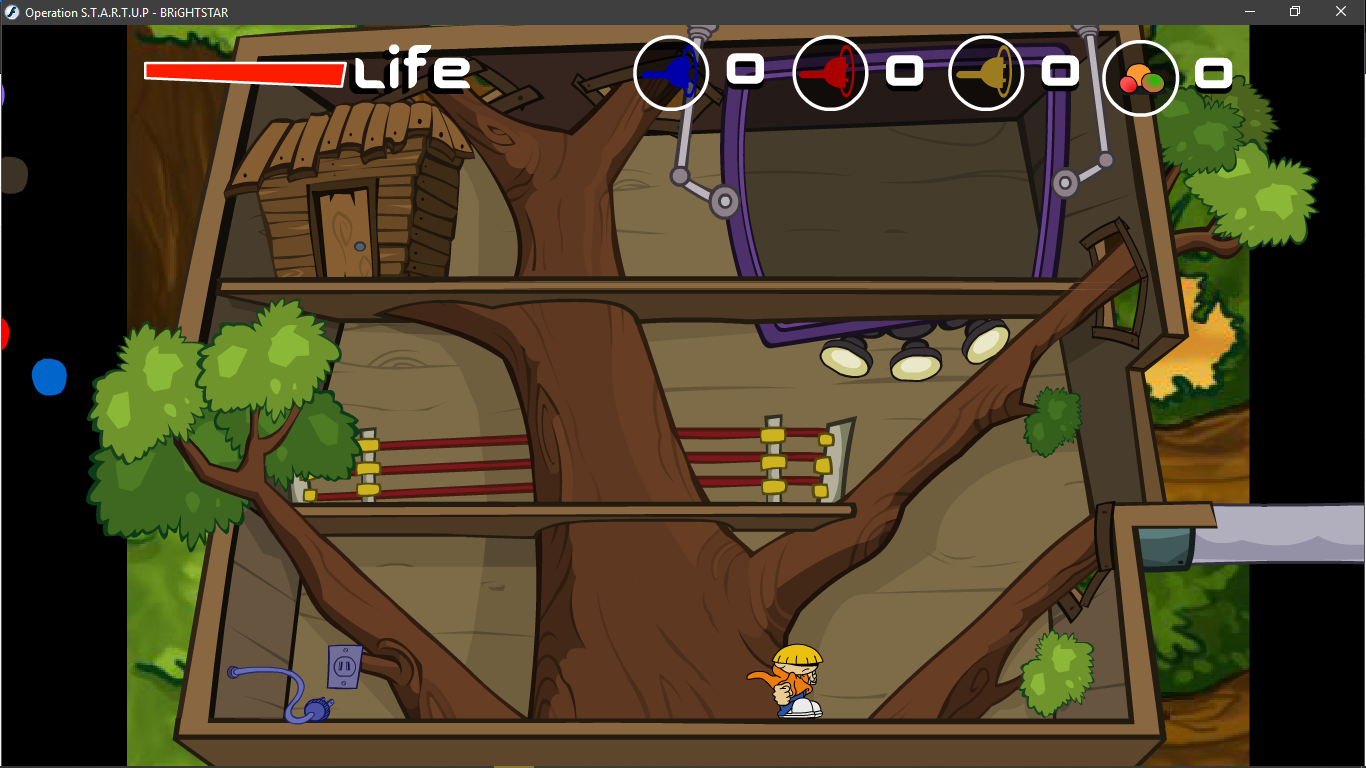The height and width of the screenshot is (768, 1366).
Task: Click the gold plug counter showing zero
Action: [x=1058, y=71]
